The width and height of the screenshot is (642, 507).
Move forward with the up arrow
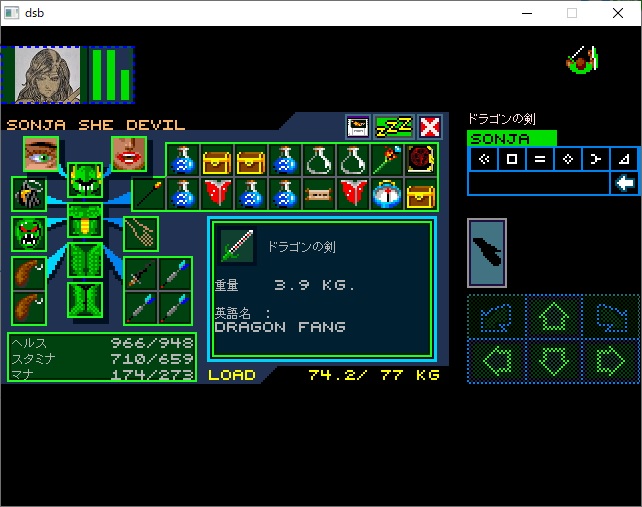(553, 318)
